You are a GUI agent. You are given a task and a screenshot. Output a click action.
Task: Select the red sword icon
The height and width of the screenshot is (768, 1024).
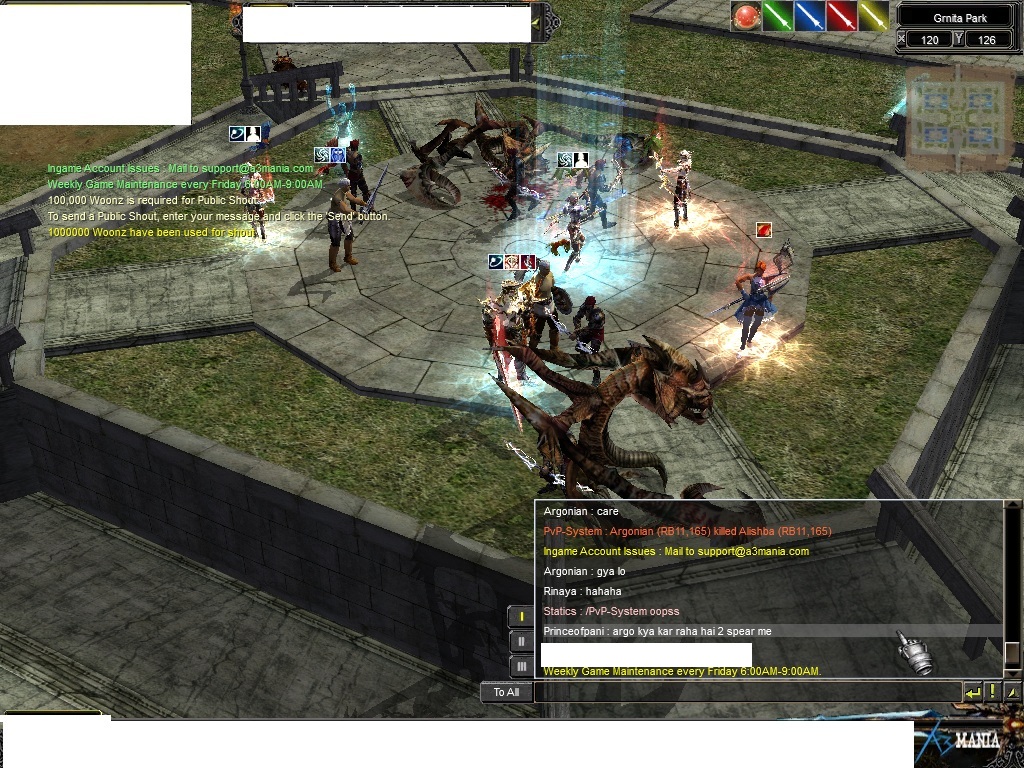tap(841, 16)
